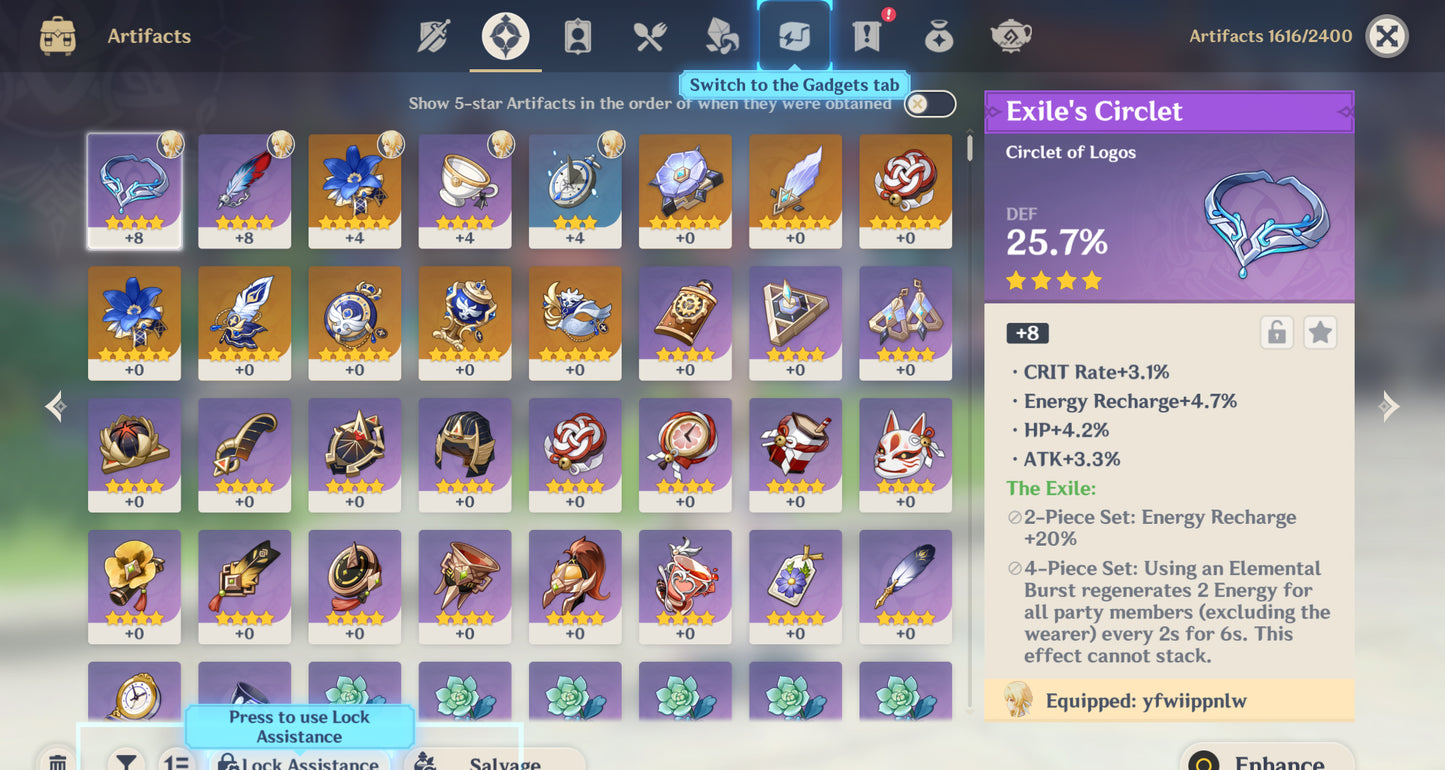Navigate to previous page with left chevron
1445x770 pixels.
(x=54, y=405)
